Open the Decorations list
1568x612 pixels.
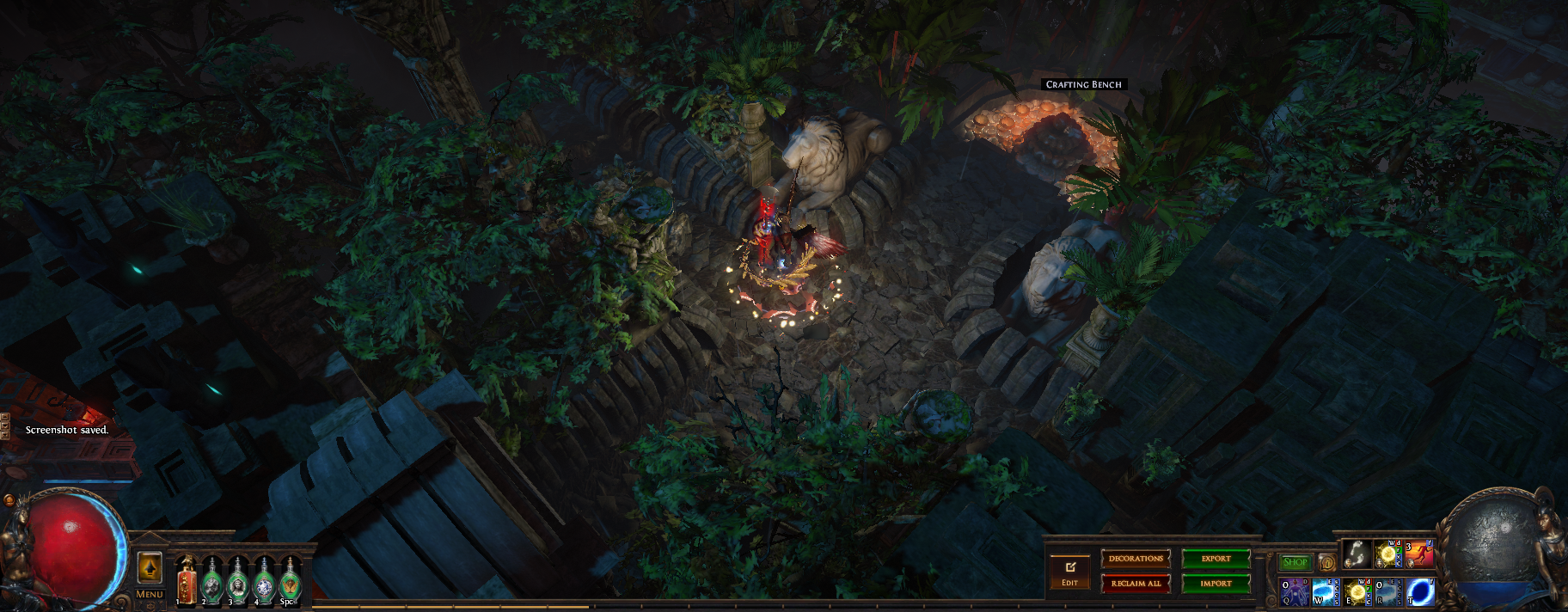click(x=1136, y=559)
